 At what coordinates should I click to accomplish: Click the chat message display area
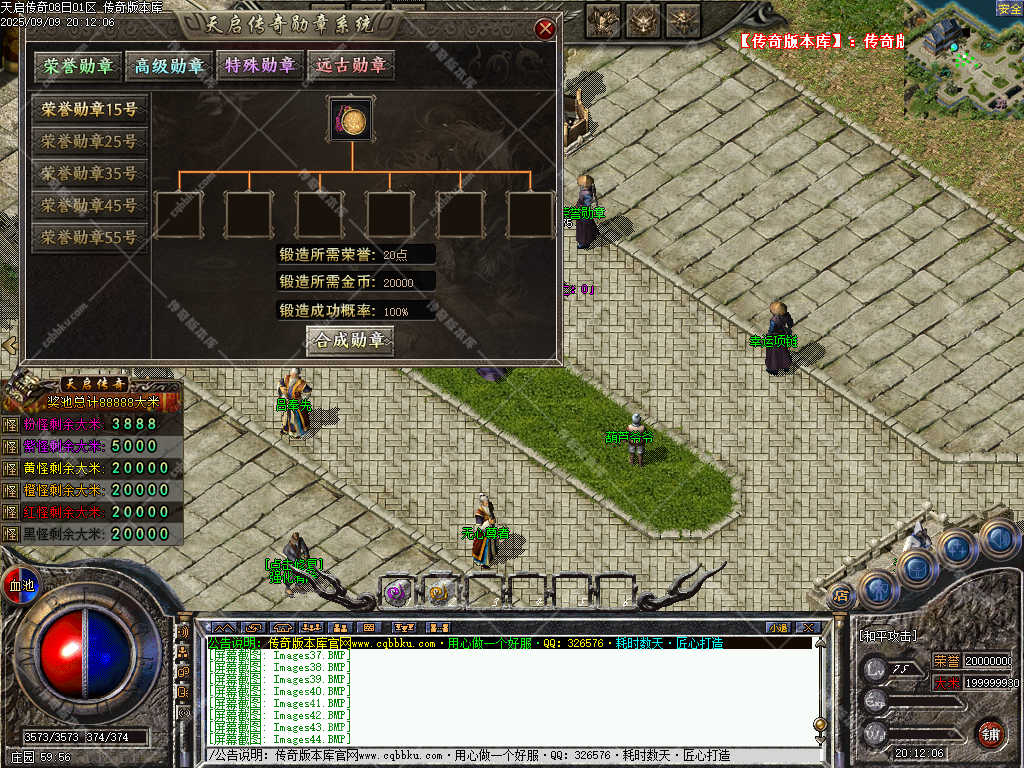508,692
